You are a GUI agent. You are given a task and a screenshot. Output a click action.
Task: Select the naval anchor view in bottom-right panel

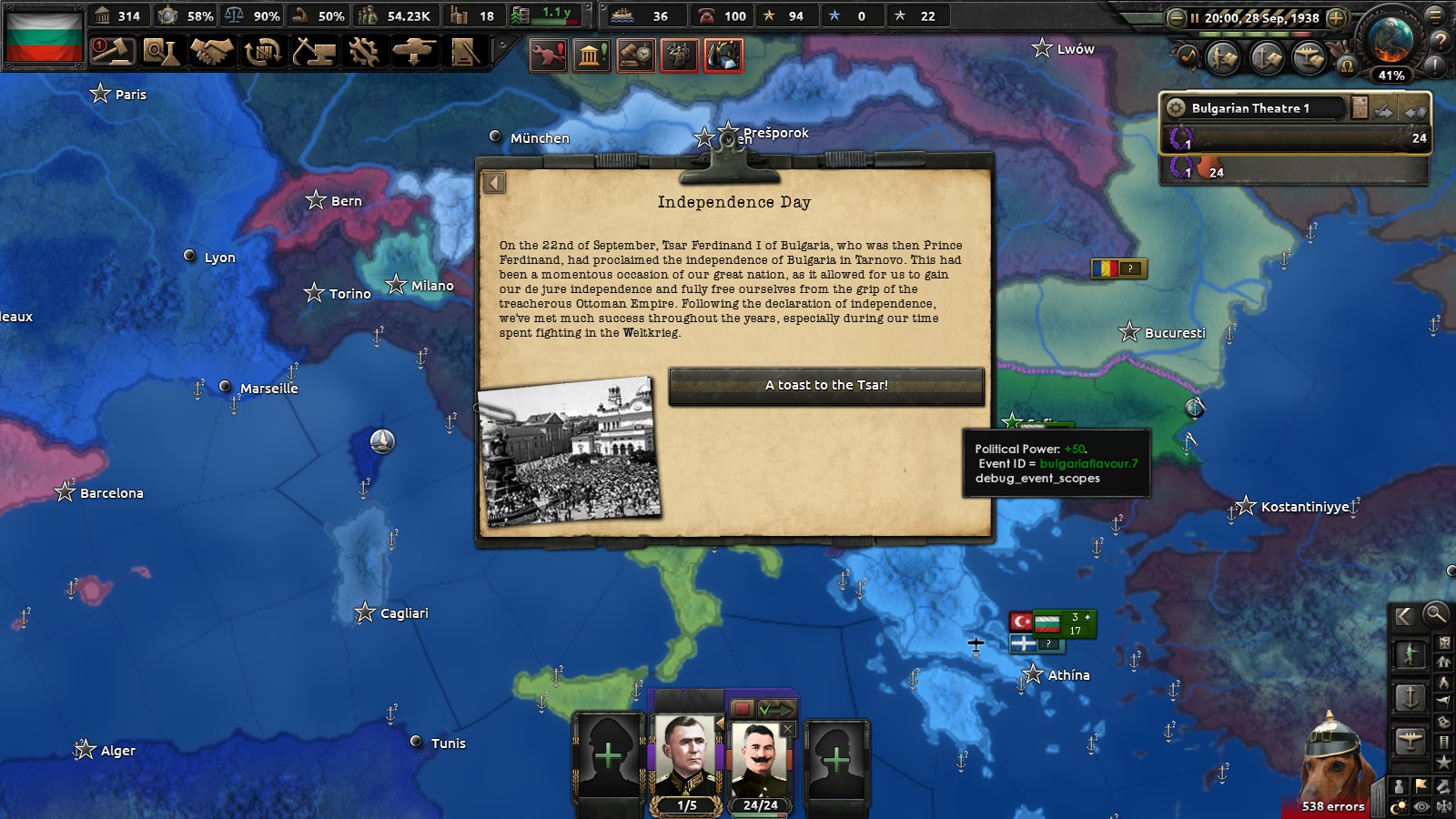click(x=1410, y=699)
